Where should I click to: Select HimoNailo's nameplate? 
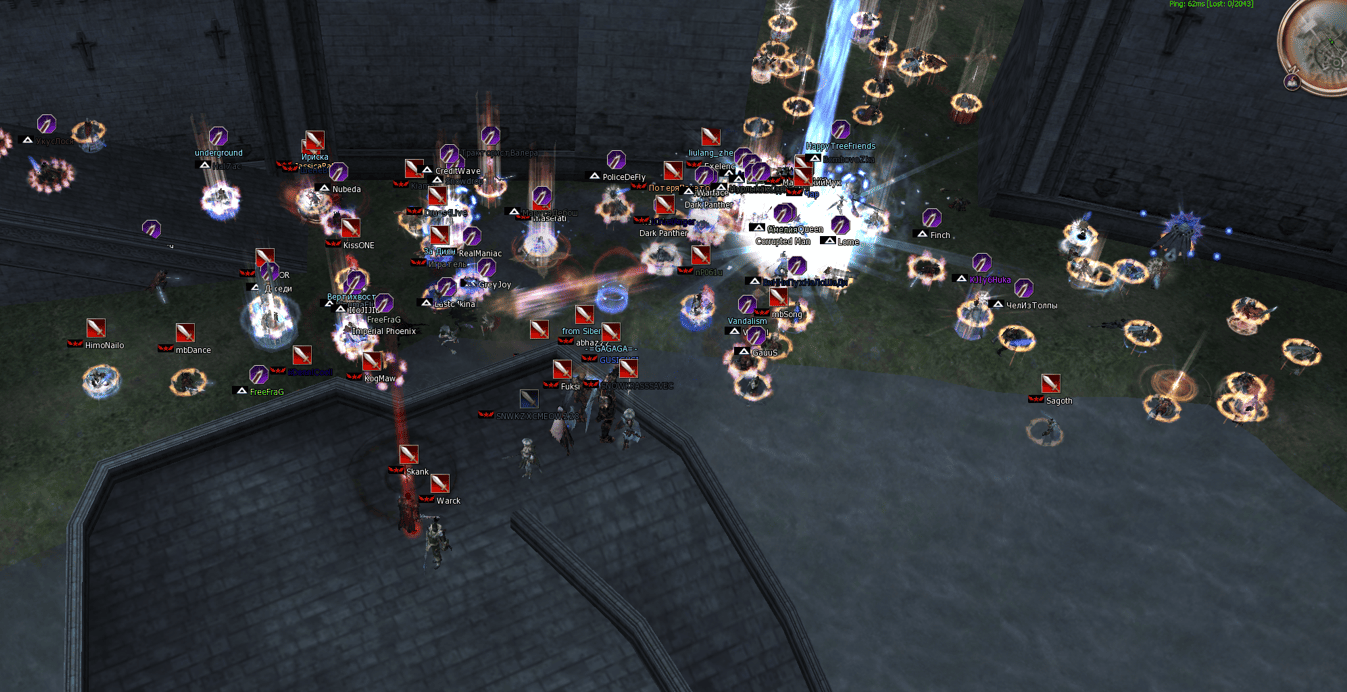pyautogui.click(x=104, y=346)
